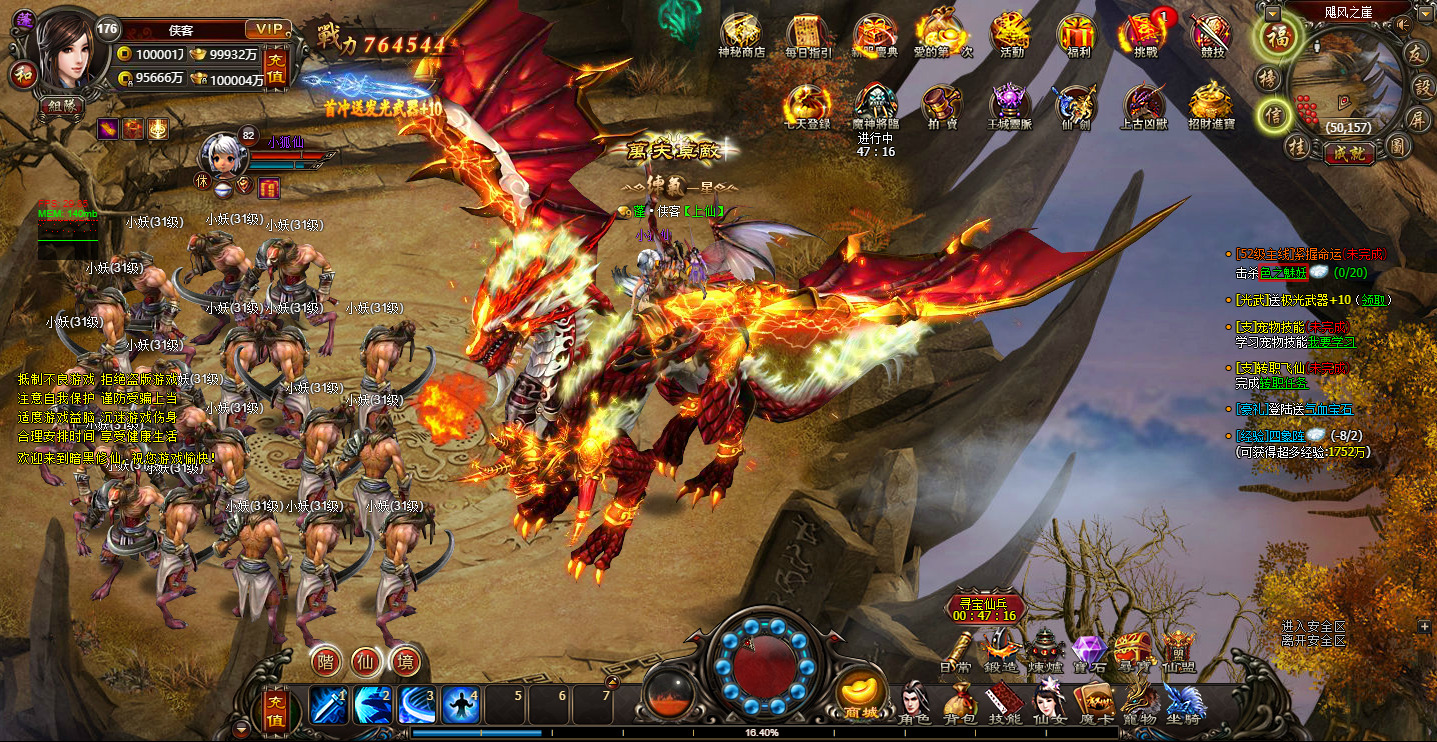Open the 拍賣 auction gavel icon
The width and height of the screenshot is (1437, 742).
pos(943,105)
